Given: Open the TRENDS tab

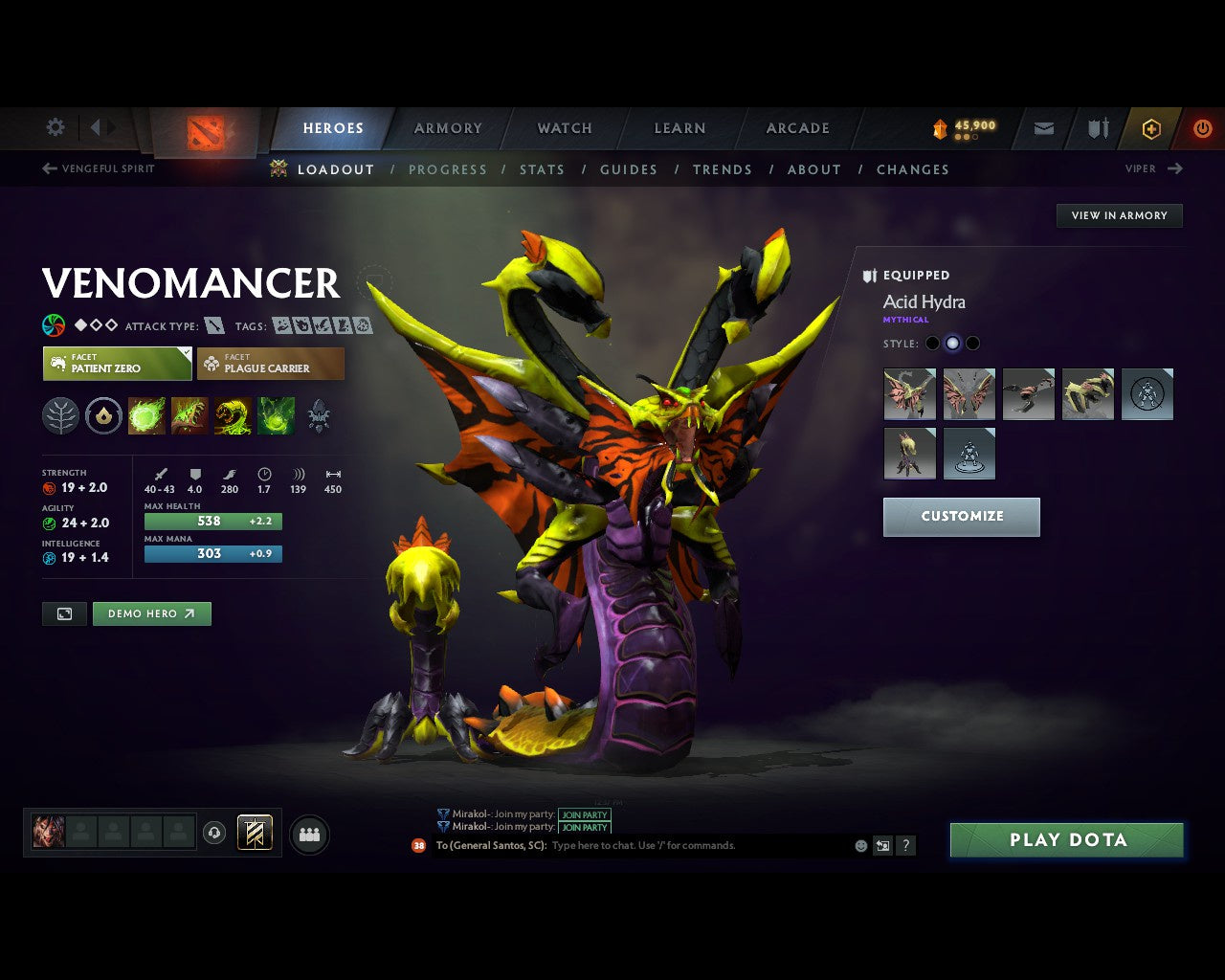Looking at the screenshot, I should click(723, 169).
